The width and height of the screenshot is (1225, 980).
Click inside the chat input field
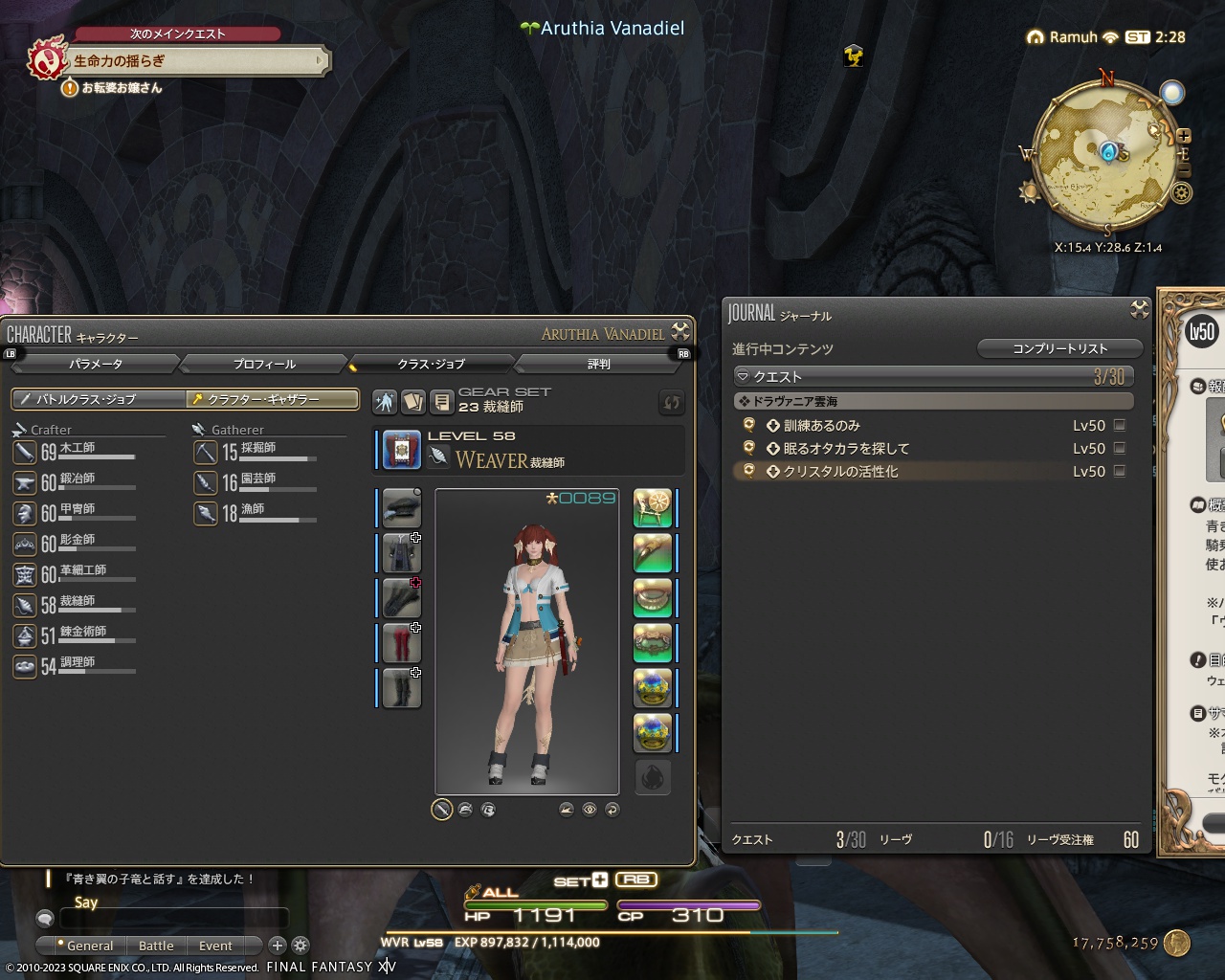click(x=172, y=918)
